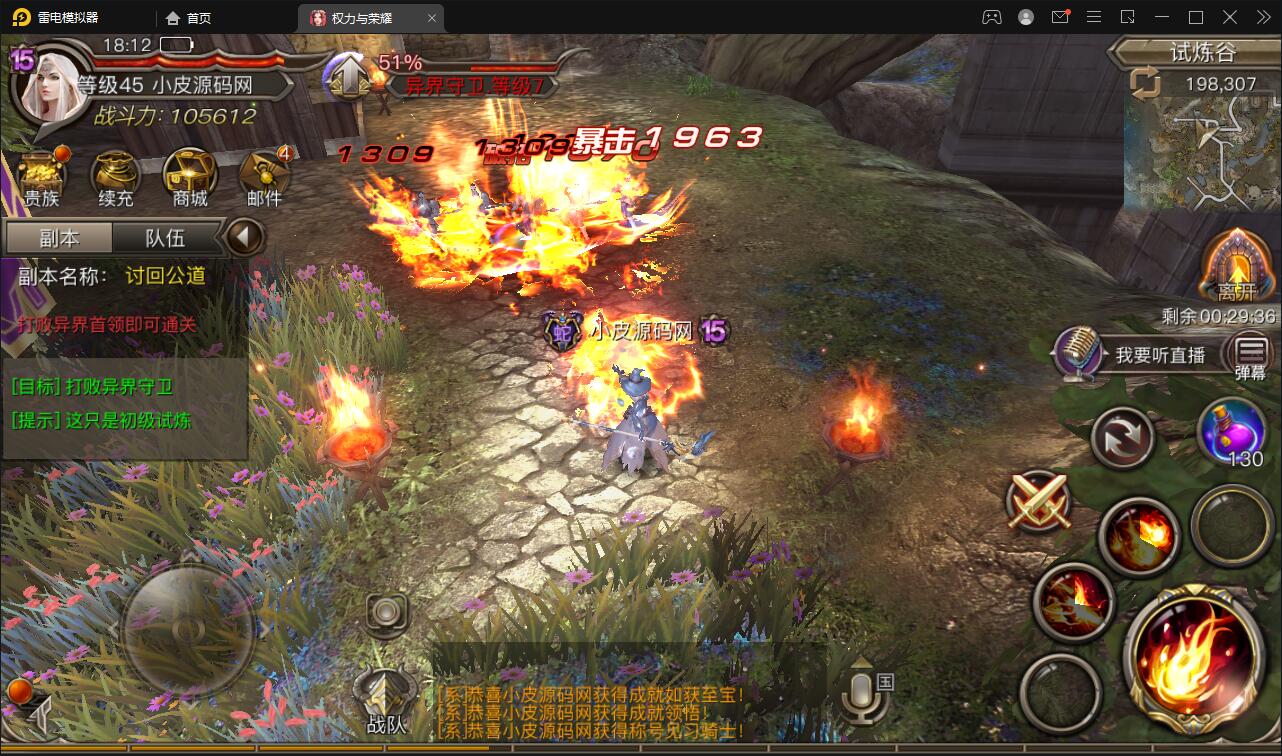Image resolution: width=1282 pixels, height=756 pixels.
Task: Click the switch target cycle arrows button
Action: pyautogui.click(x=1122, y=437)
